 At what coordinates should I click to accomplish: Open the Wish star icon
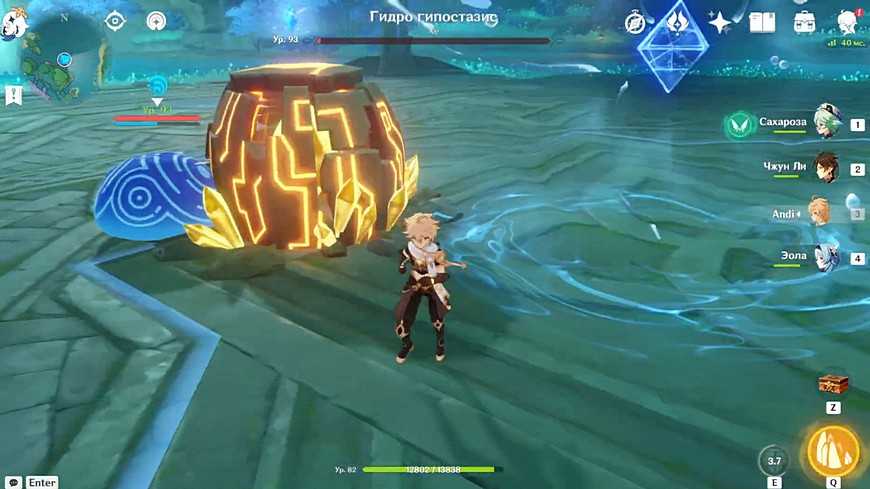(x=719, y=22)
